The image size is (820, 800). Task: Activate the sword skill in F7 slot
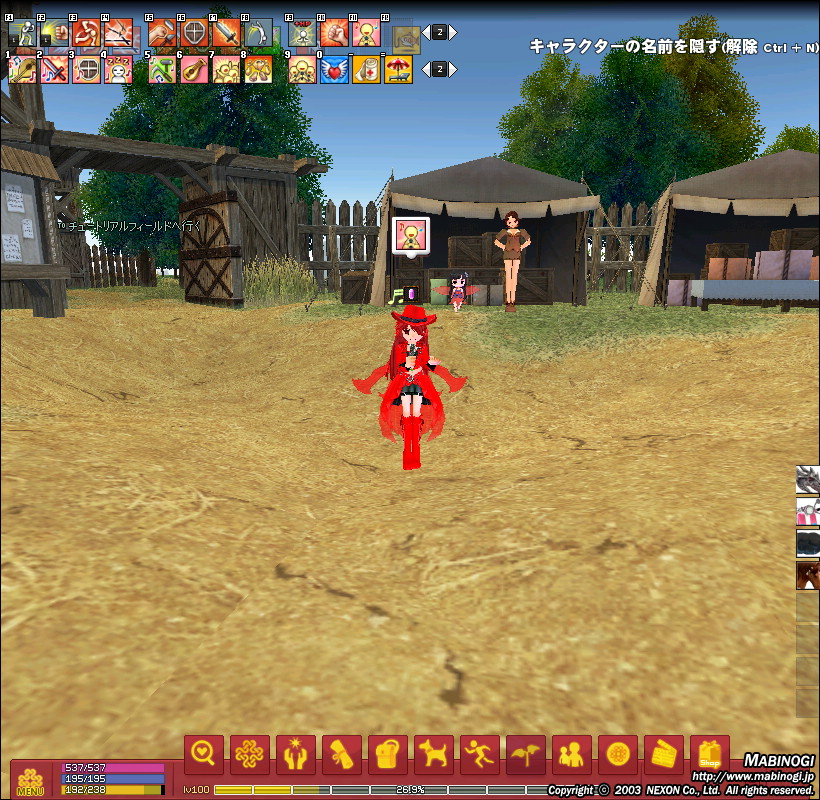[226, 34]
